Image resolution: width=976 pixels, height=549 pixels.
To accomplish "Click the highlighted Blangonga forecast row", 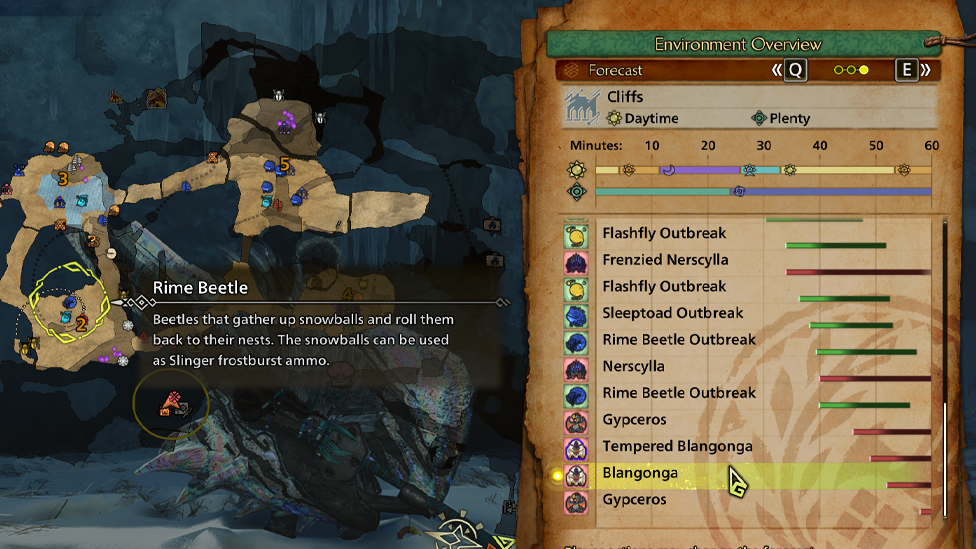I will pyautogui.click(x=640, y=473).
